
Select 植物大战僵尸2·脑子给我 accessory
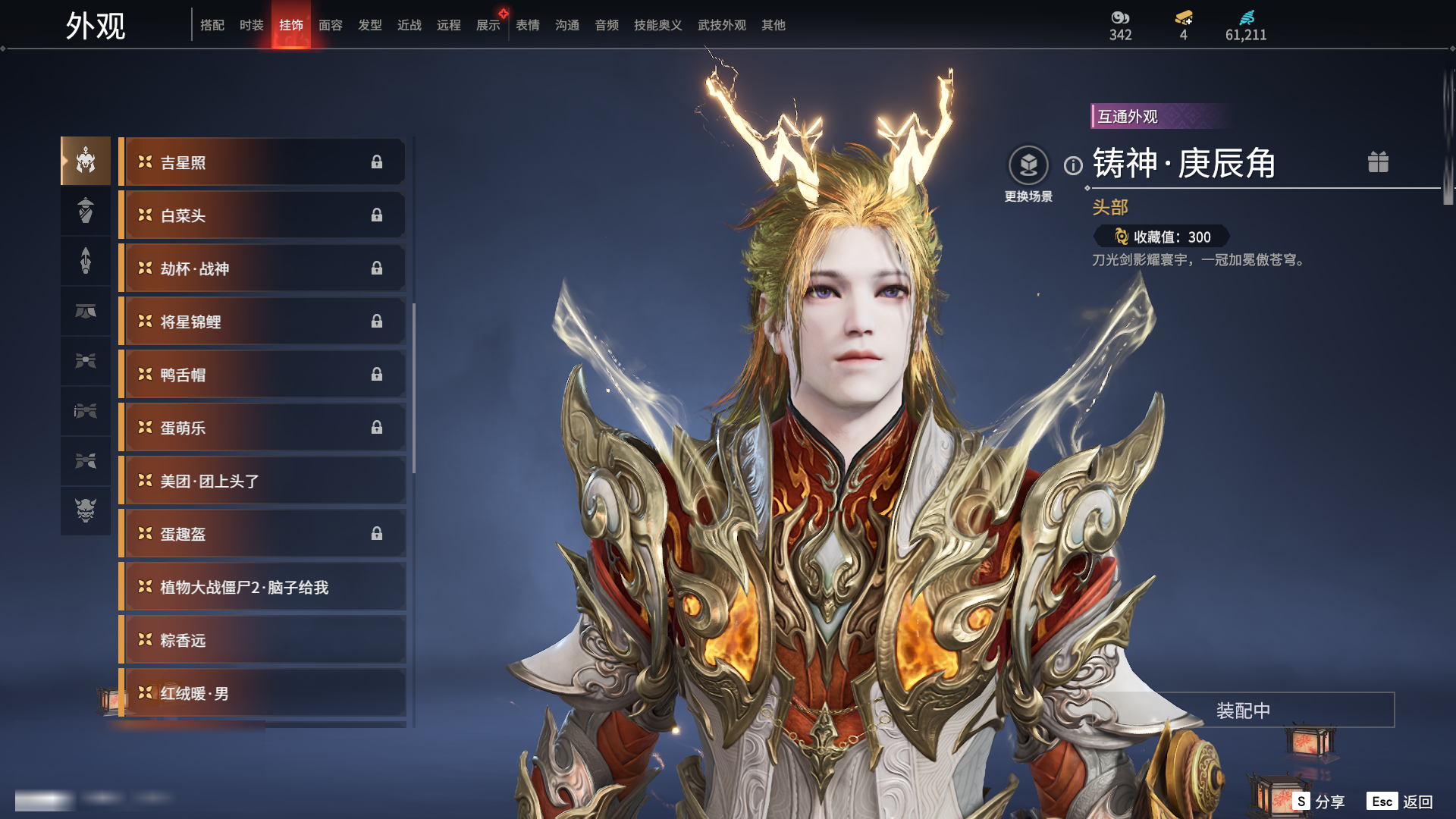point(262,587)
